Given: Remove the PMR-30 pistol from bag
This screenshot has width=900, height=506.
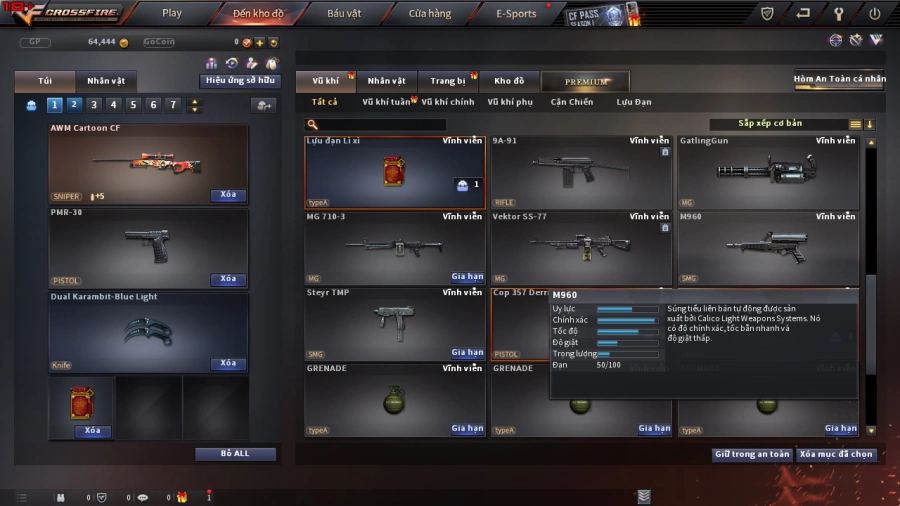Looking at the screenshot, I should [x=228, y=279].
